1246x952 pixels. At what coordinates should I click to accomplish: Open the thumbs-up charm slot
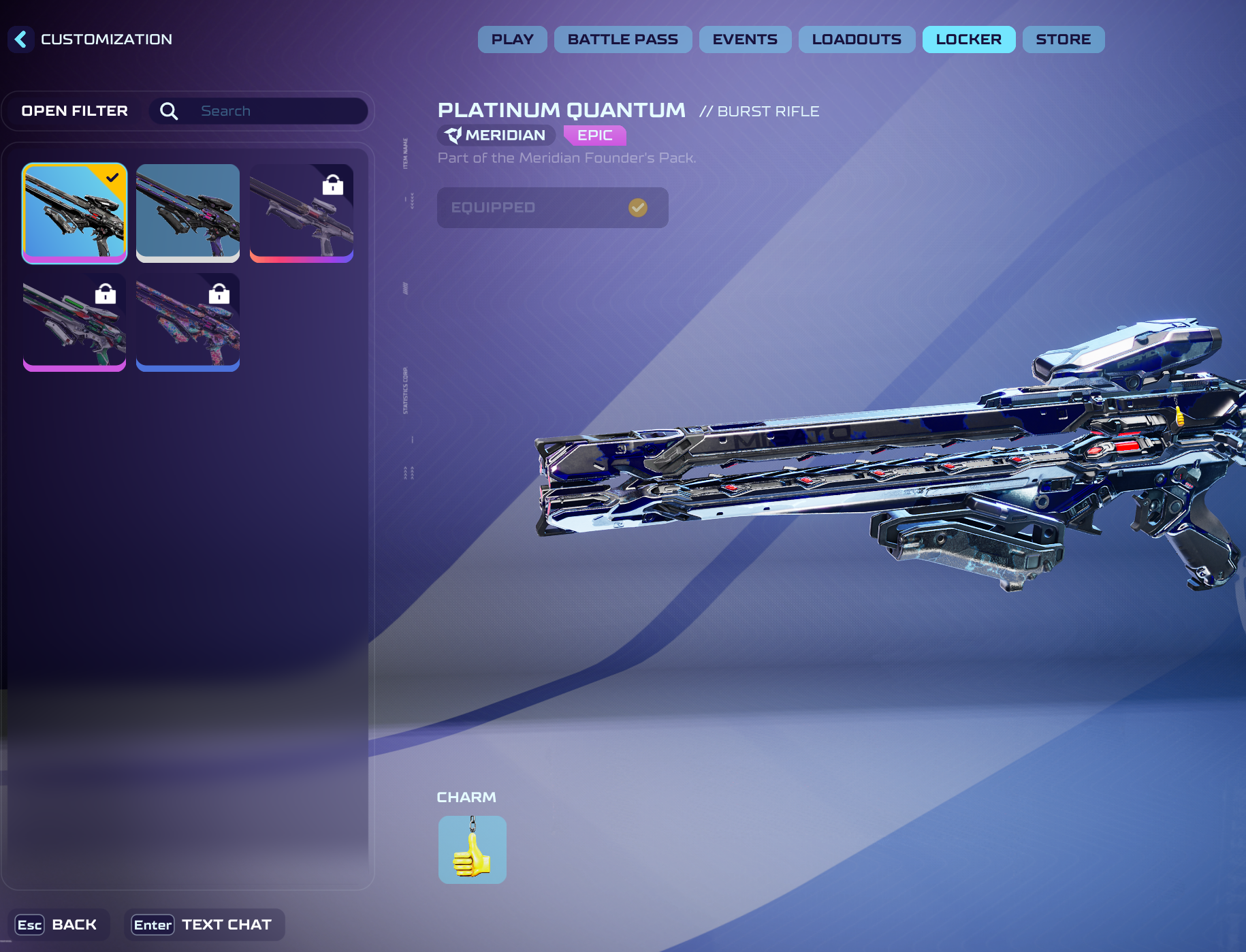(472, 850)
